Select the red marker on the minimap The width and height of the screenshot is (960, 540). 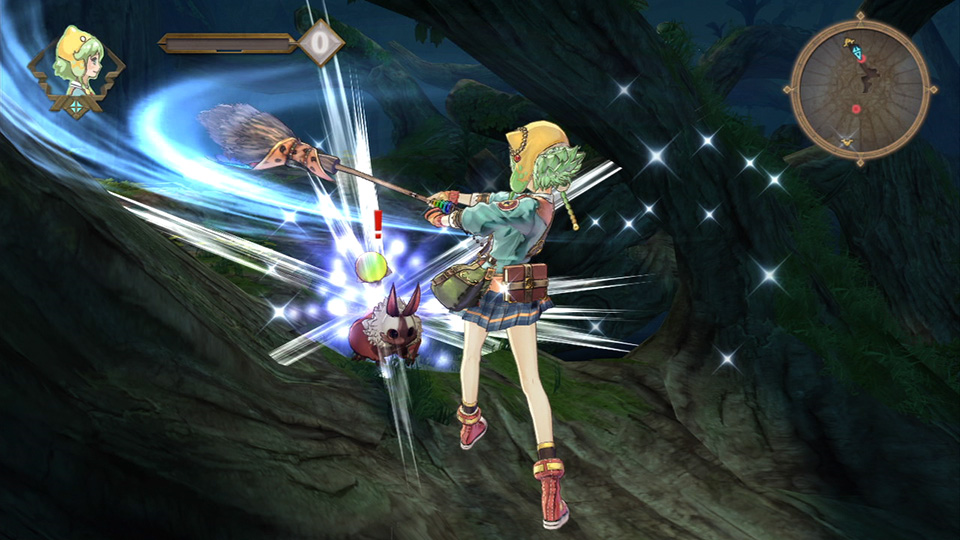click(856, 108)
